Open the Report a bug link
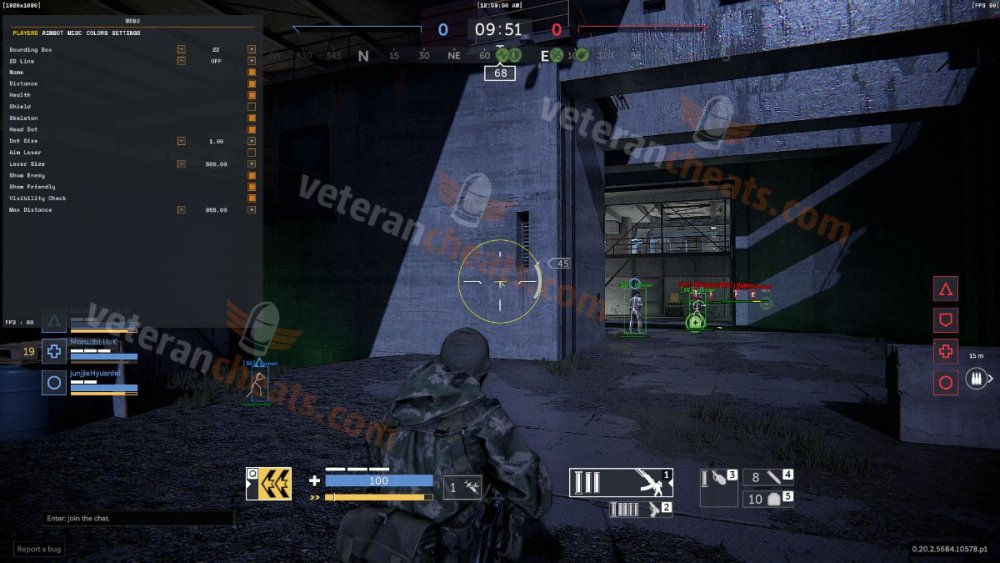Viewport: 1000px width, 563px height. 39,549
